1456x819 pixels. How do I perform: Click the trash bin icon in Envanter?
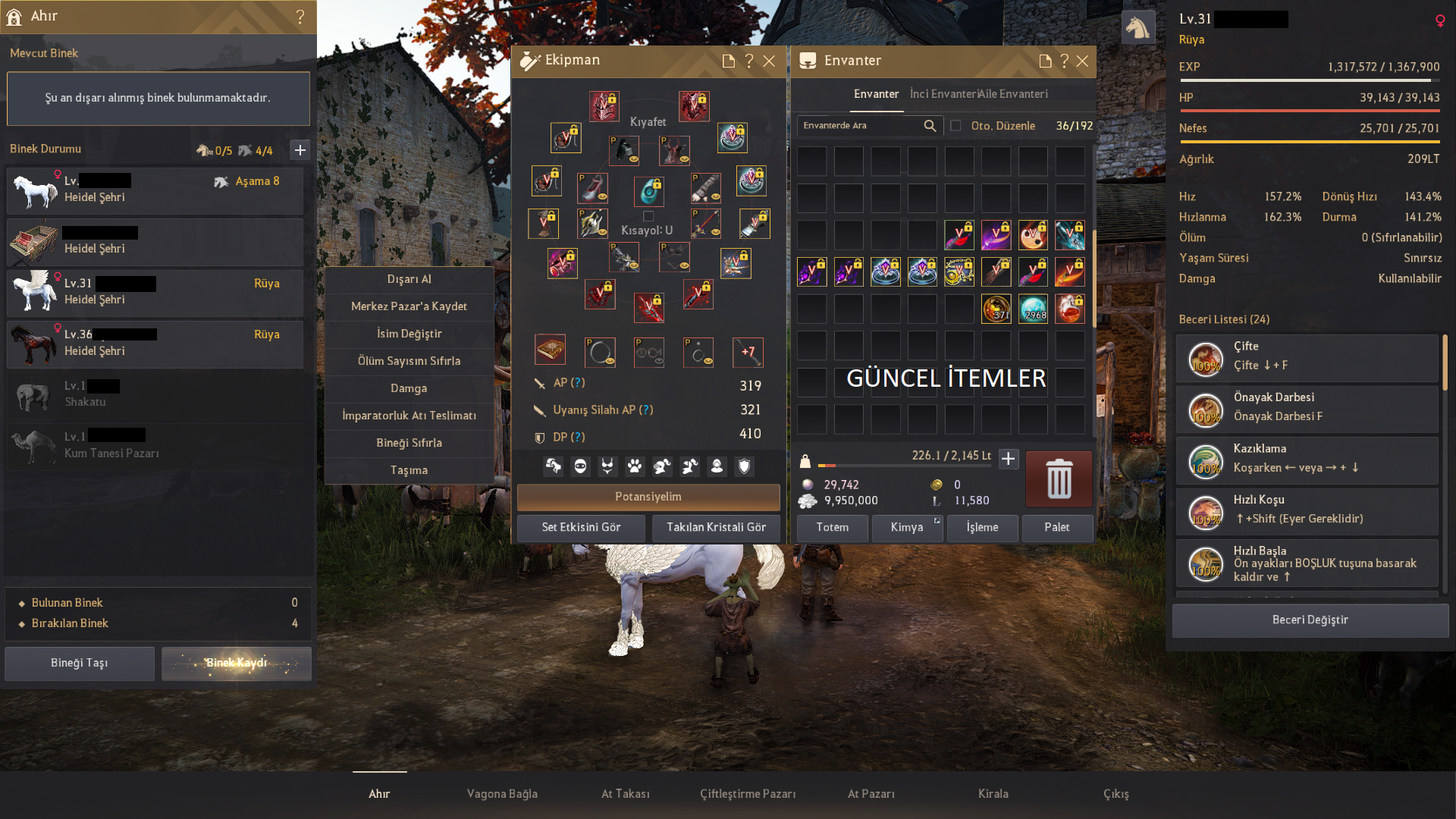click(1058, 479)
